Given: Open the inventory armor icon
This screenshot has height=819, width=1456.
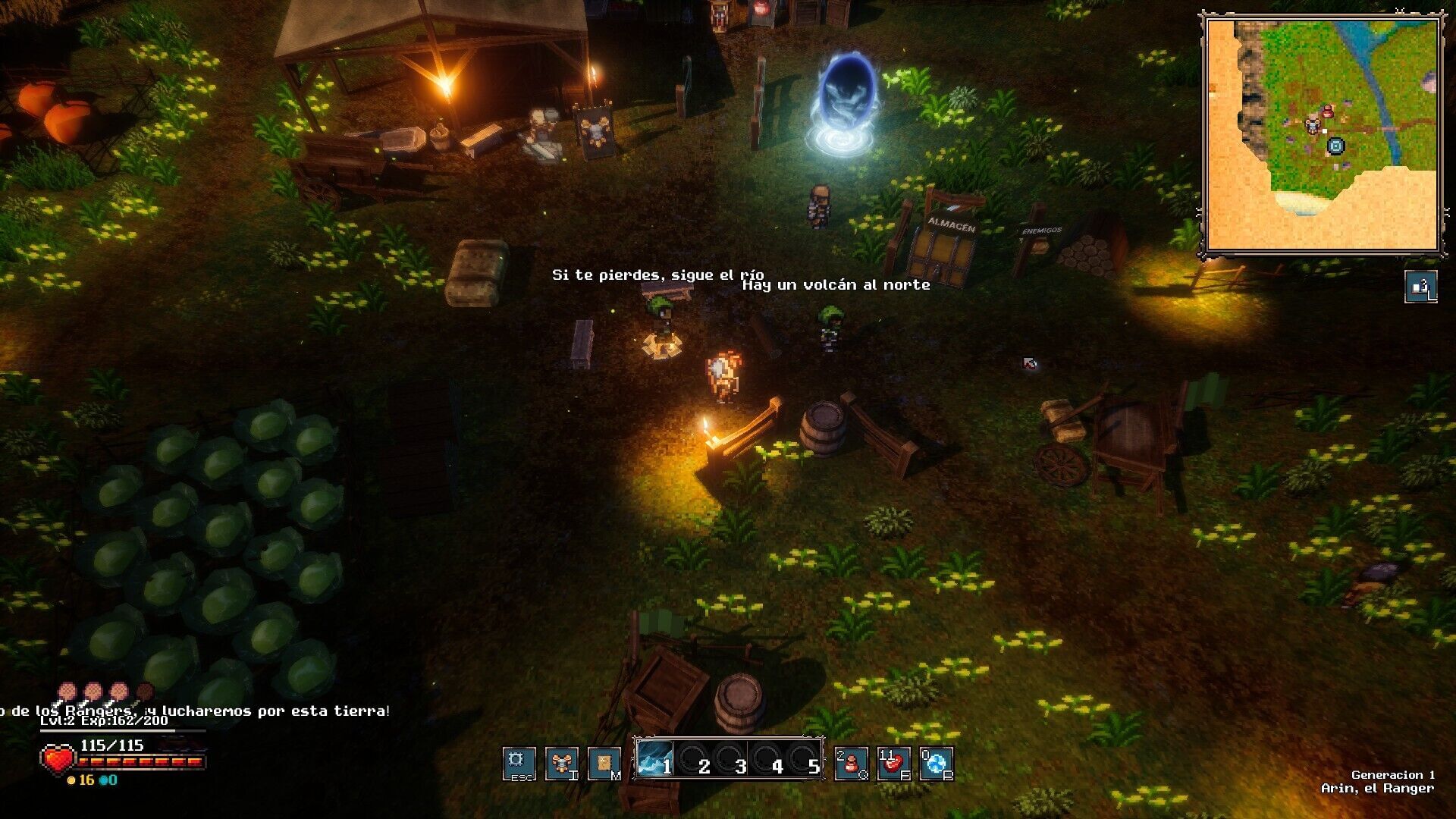Looking at the screenshot, I should pyautogui.click(x=562, y=763).
